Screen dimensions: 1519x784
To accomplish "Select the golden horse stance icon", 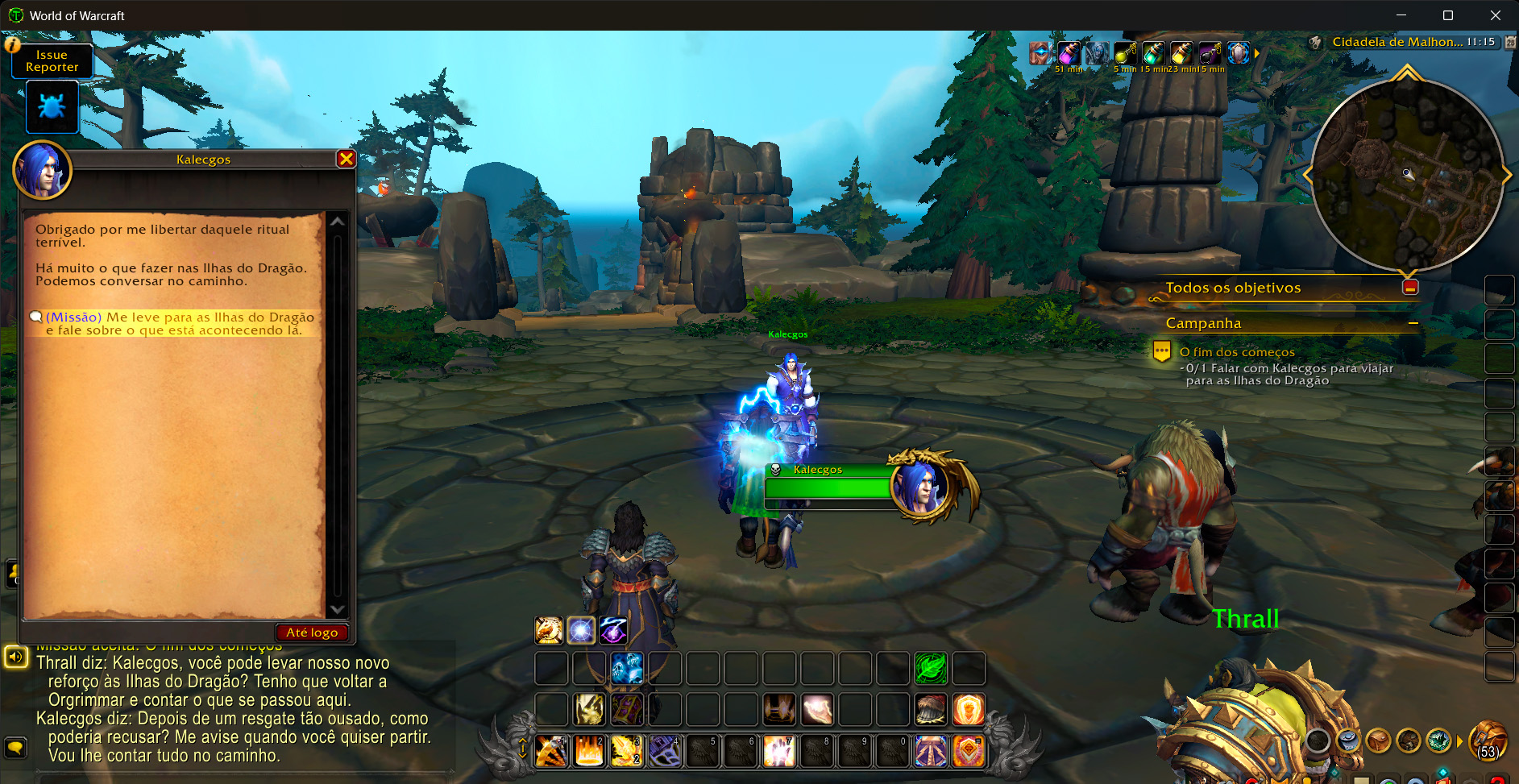I will pos(549,630).
